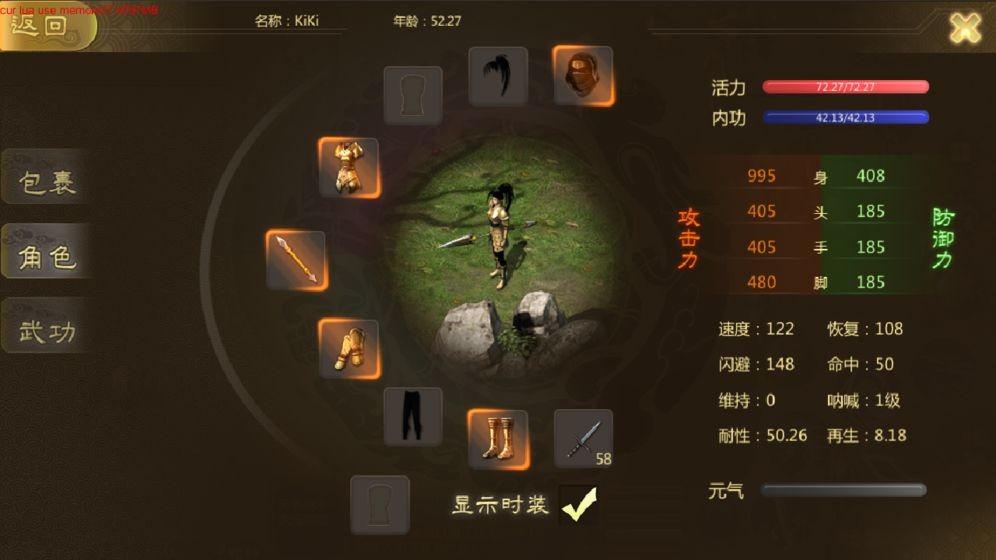Toggle the 显示时装 checkbox
The image size is (996, 560).
[x=578, y=506]
